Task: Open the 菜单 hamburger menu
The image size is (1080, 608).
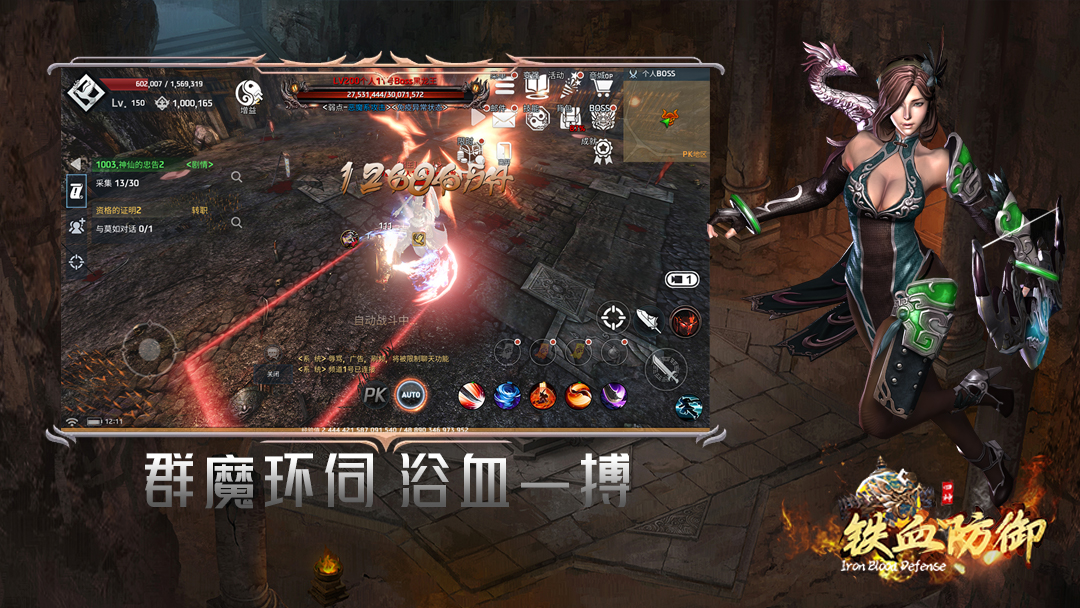Action: point(505,87)
